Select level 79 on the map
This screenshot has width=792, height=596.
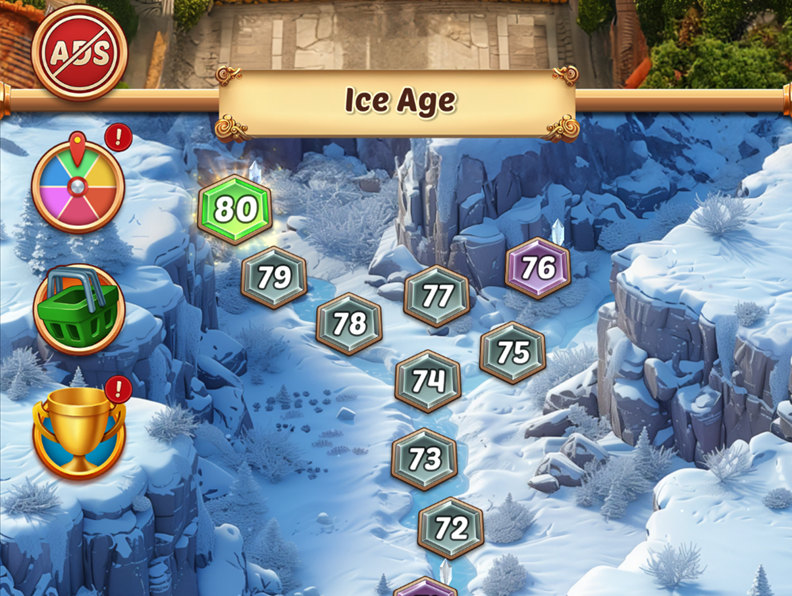tap(273, 277)
